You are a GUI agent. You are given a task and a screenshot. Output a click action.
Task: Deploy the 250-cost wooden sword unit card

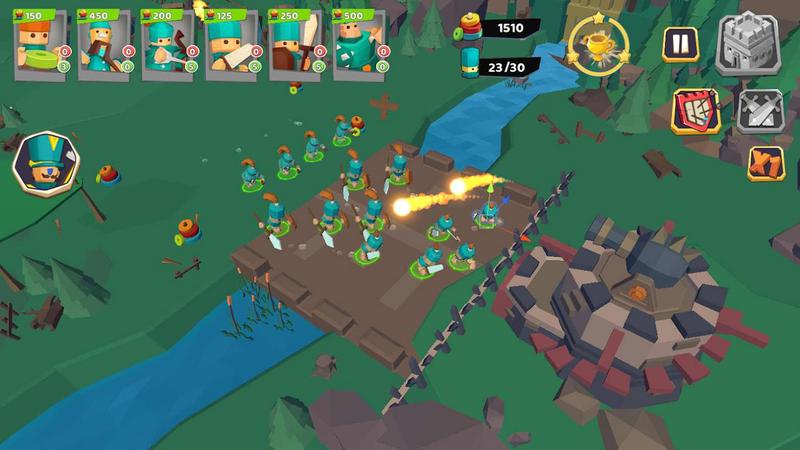pyautogui.click(x=296, y=45)
